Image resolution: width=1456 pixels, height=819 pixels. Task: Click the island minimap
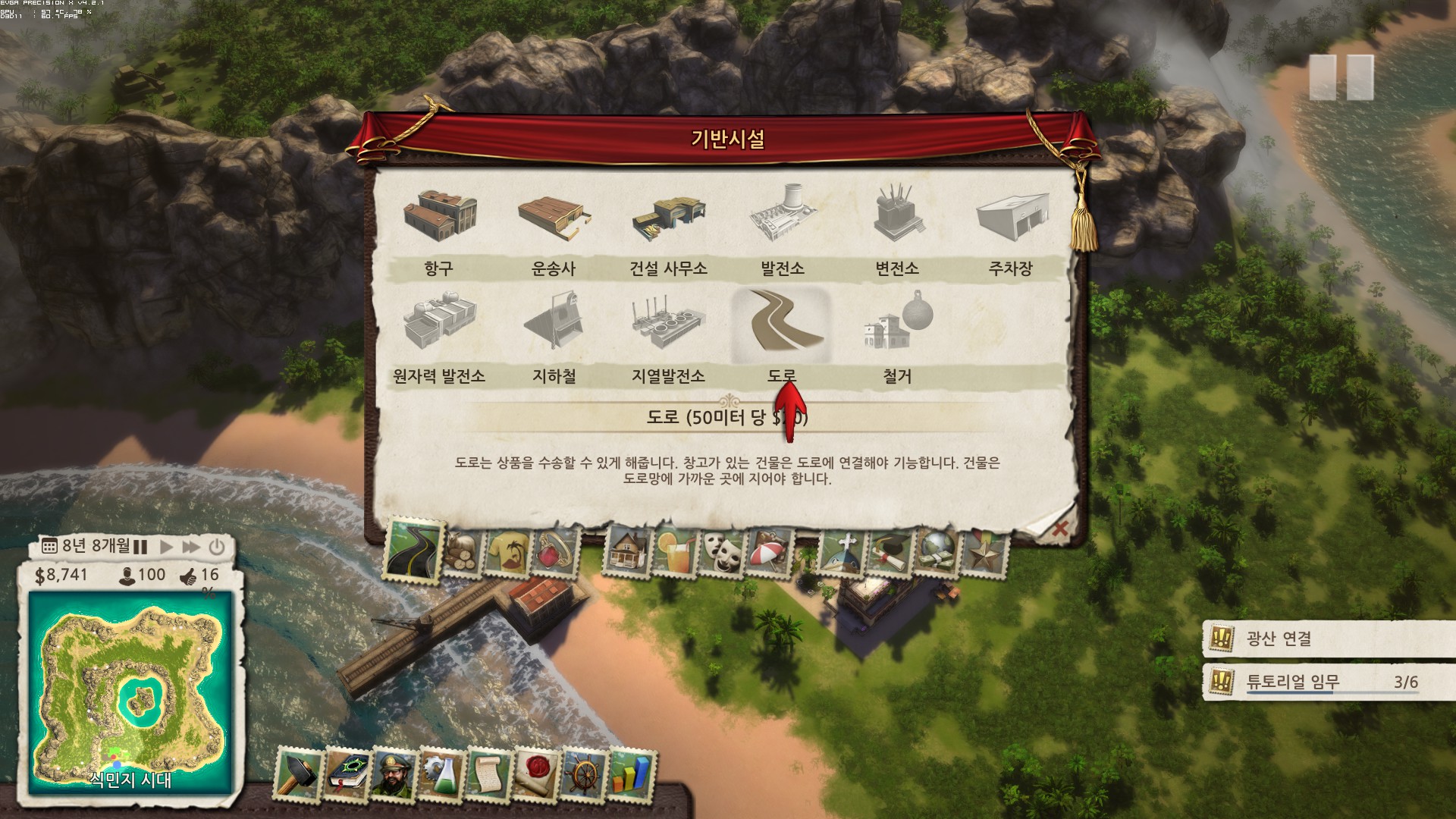pyautogui.click(x=130, y=692)
